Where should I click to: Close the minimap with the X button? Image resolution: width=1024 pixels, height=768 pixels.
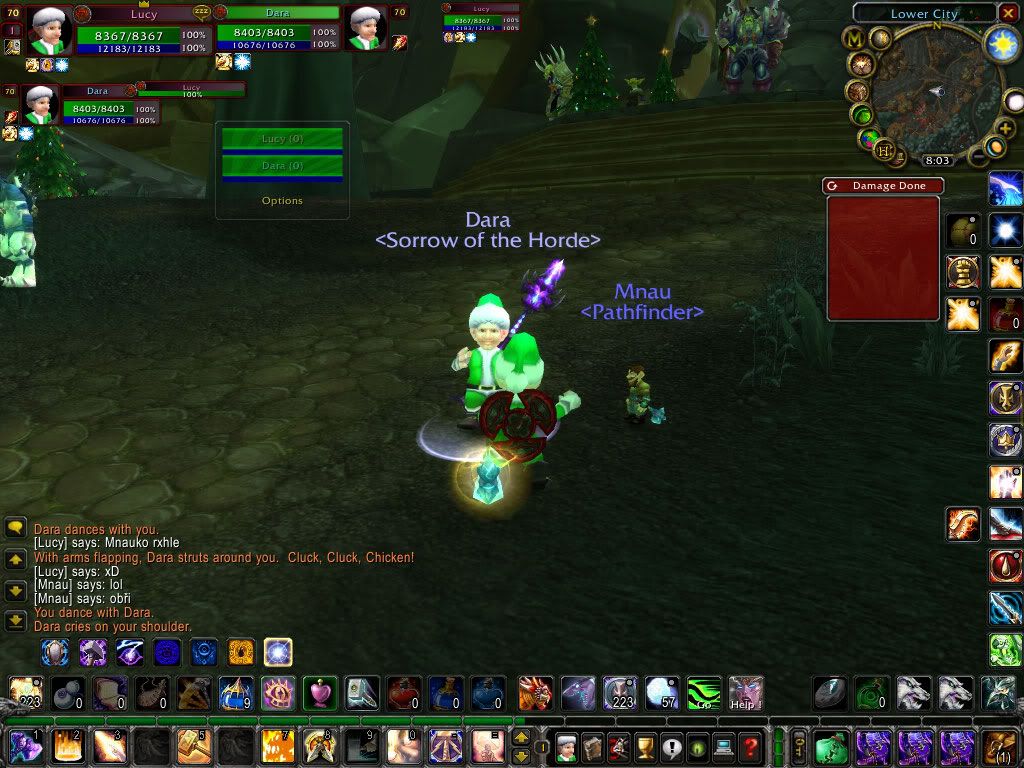(x=1009, y=14)
